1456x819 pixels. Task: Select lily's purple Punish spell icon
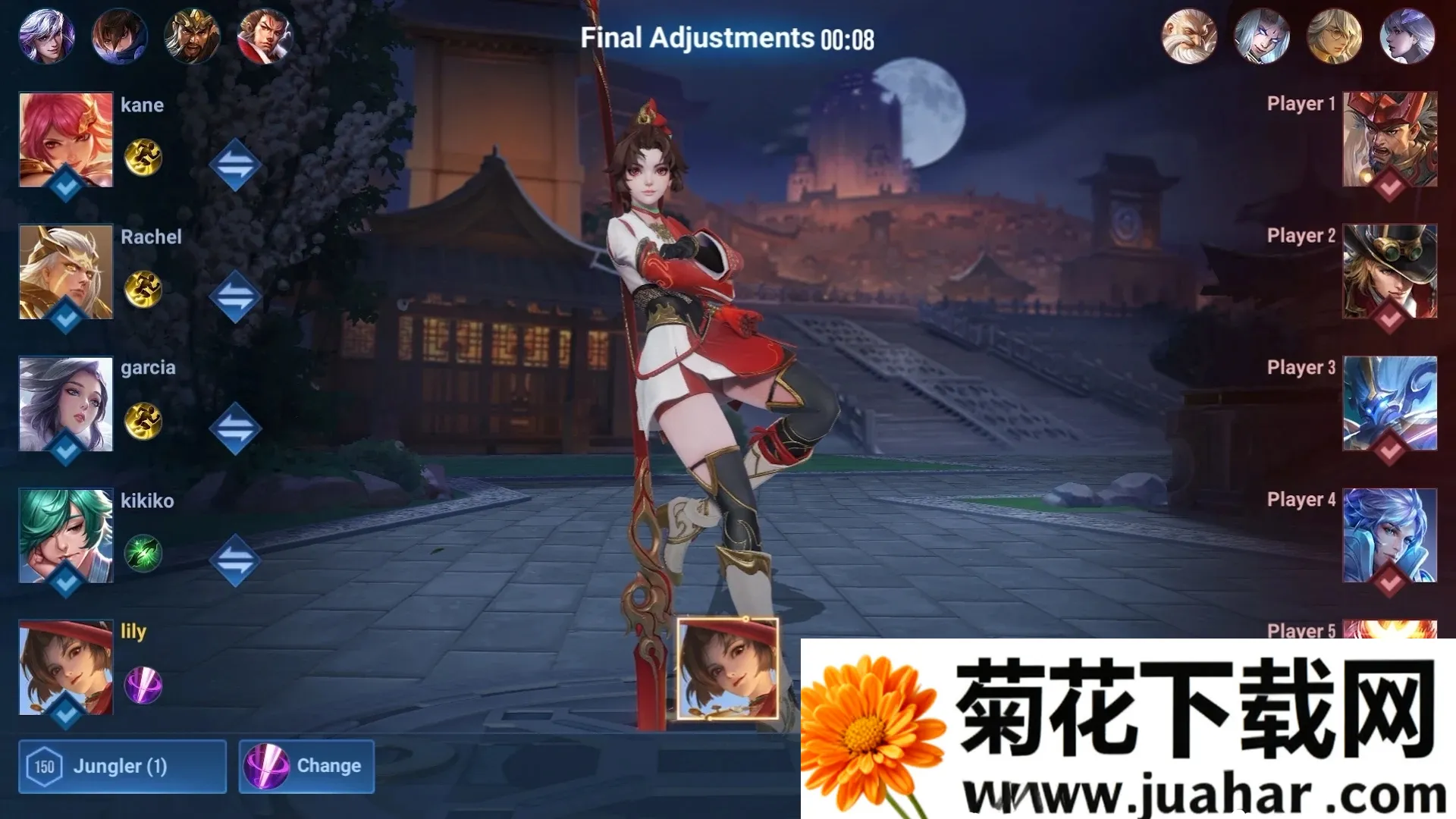coord(143,686)
